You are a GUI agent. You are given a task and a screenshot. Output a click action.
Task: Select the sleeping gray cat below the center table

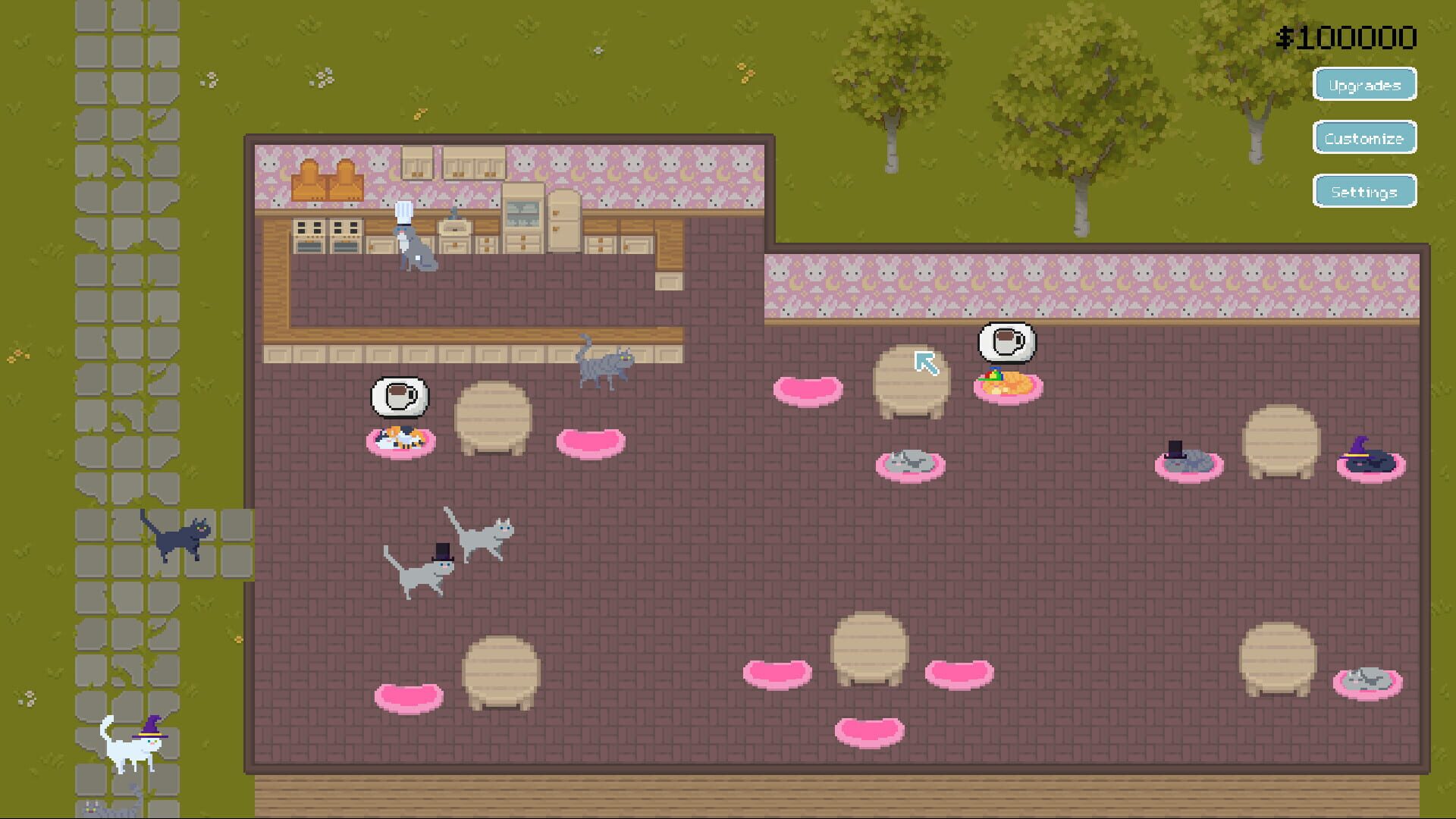(910, 463)
